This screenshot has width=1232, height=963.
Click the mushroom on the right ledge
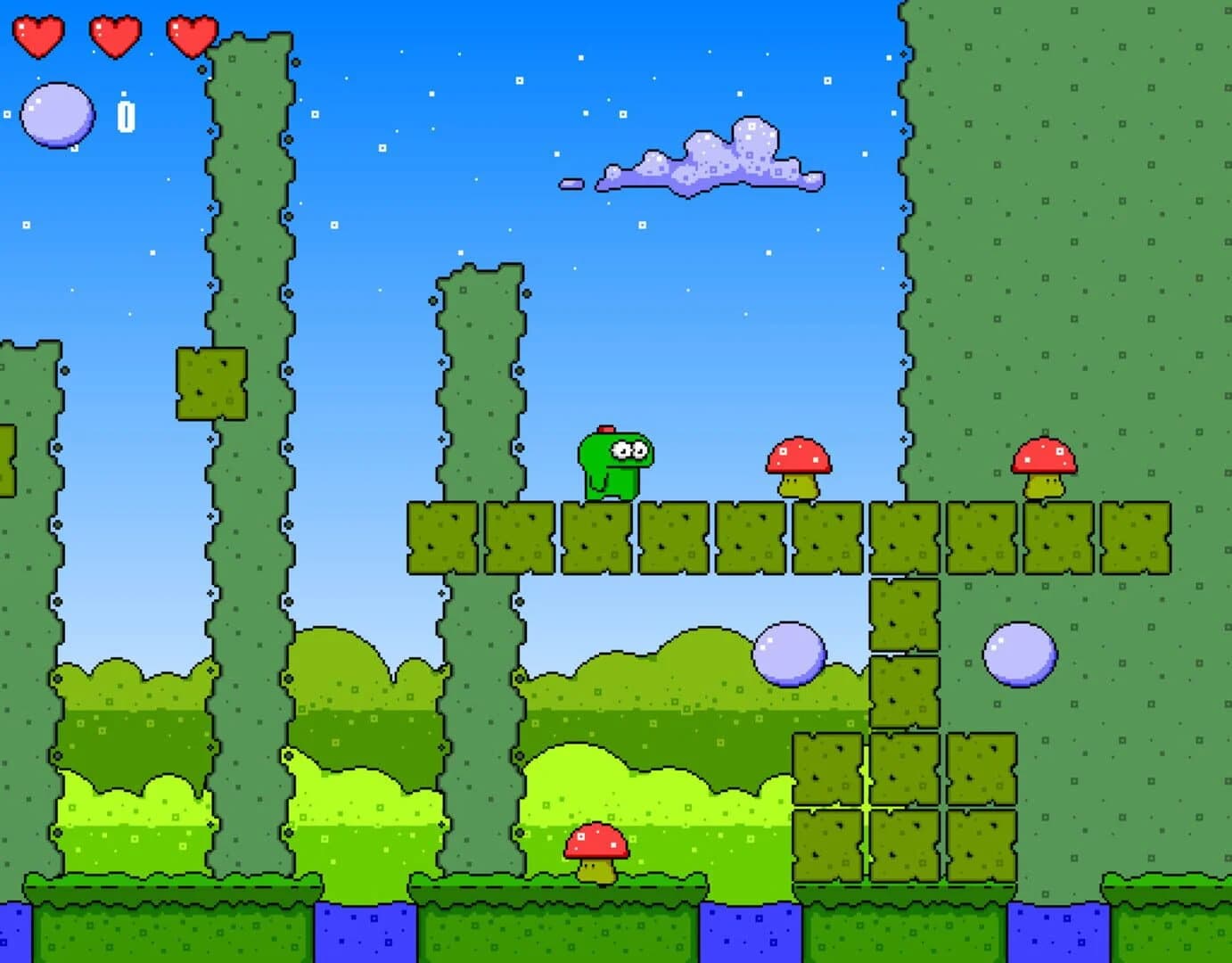click(x=1044, y=464)
